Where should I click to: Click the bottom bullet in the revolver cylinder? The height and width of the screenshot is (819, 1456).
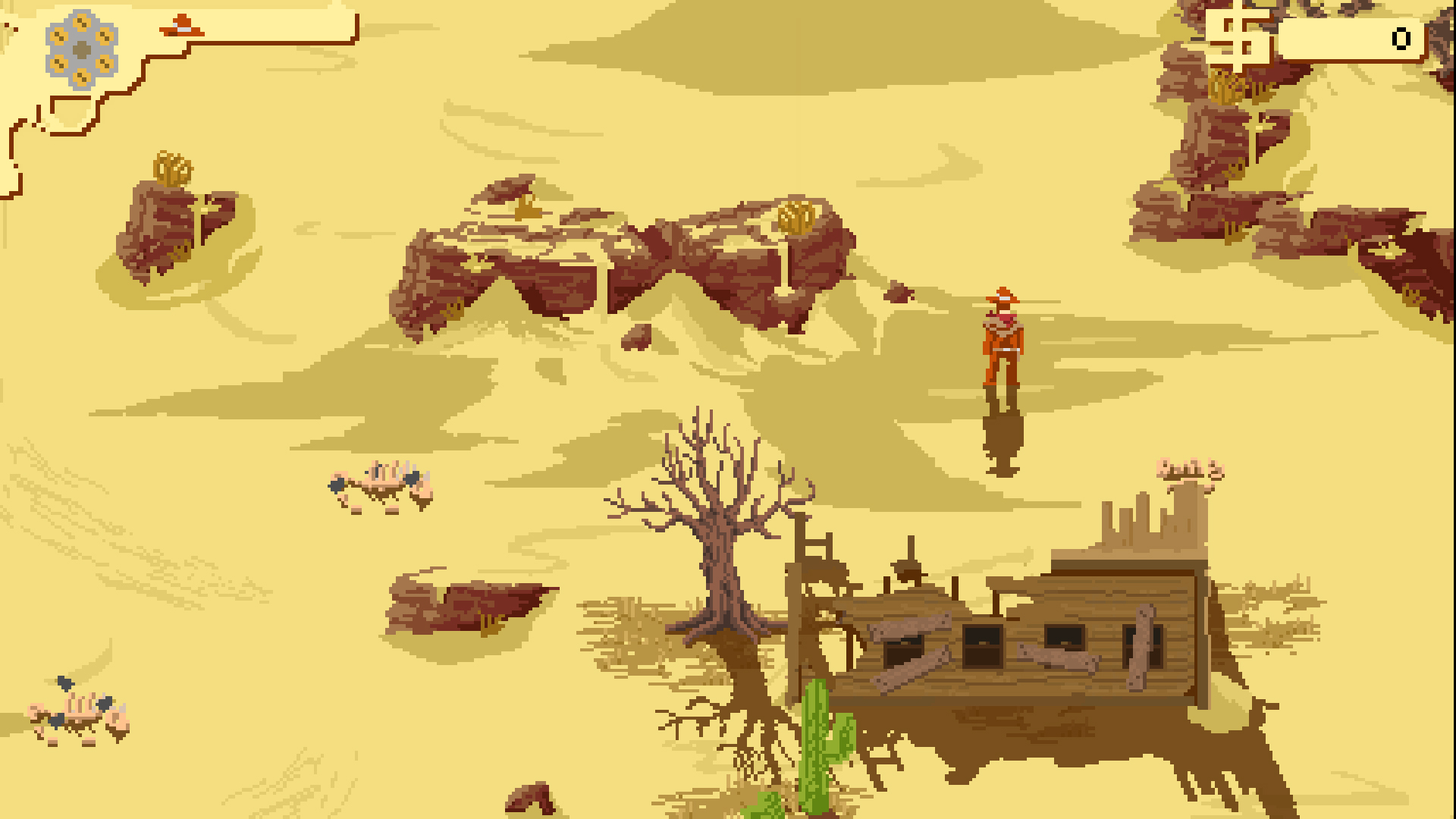[x=81, y=76]
